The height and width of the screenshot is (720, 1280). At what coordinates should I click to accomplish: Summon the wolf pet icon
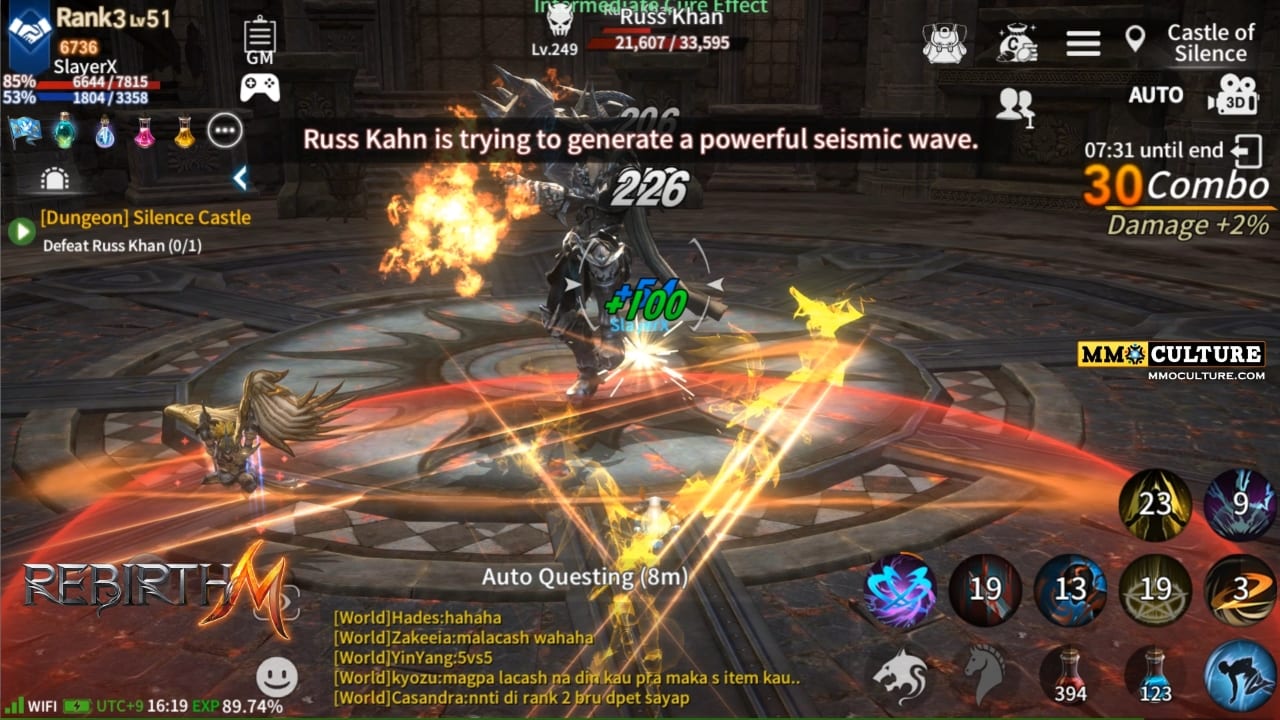click(900, 674)
